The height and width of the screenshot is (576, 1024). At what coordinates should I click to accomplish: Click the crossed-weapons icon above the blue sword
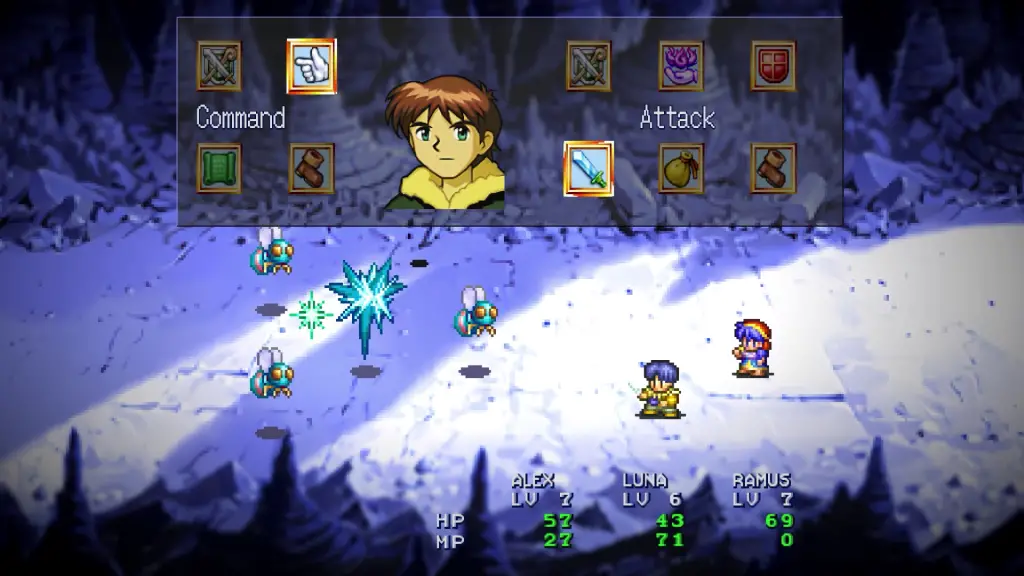[588, 66]
